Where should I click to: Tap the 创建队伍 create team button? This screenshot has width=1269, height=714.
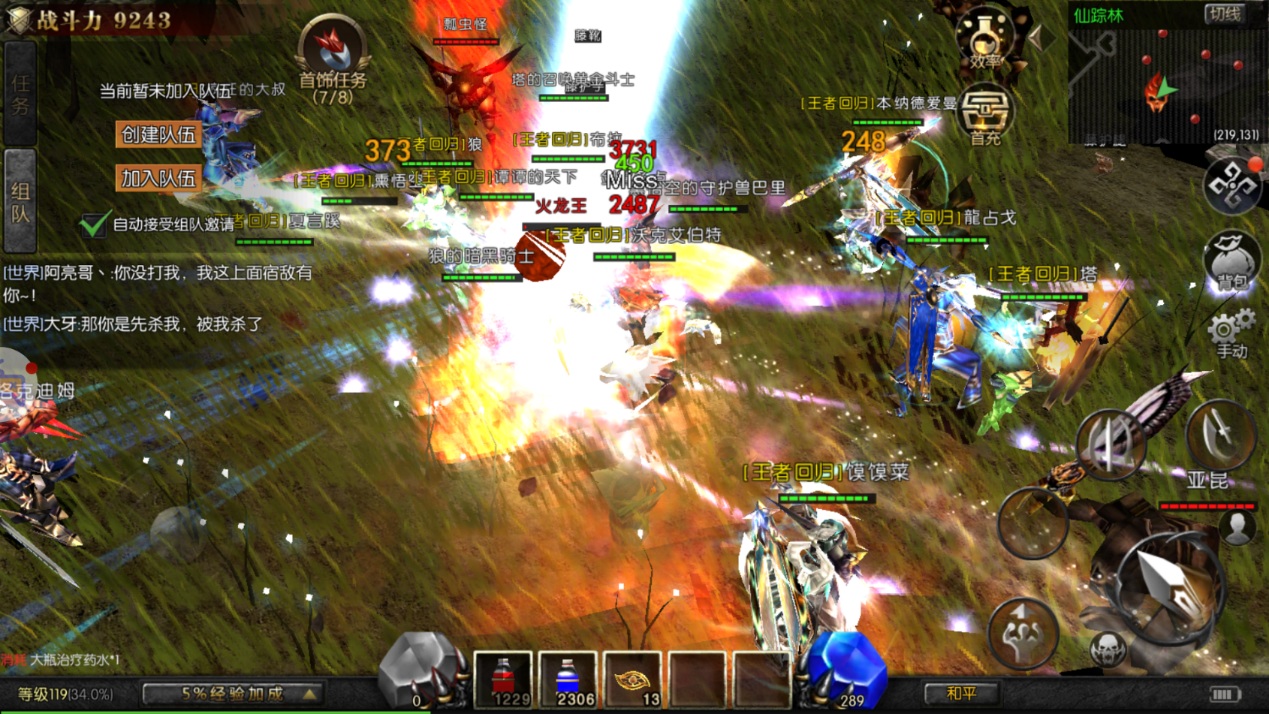point(159,134)
